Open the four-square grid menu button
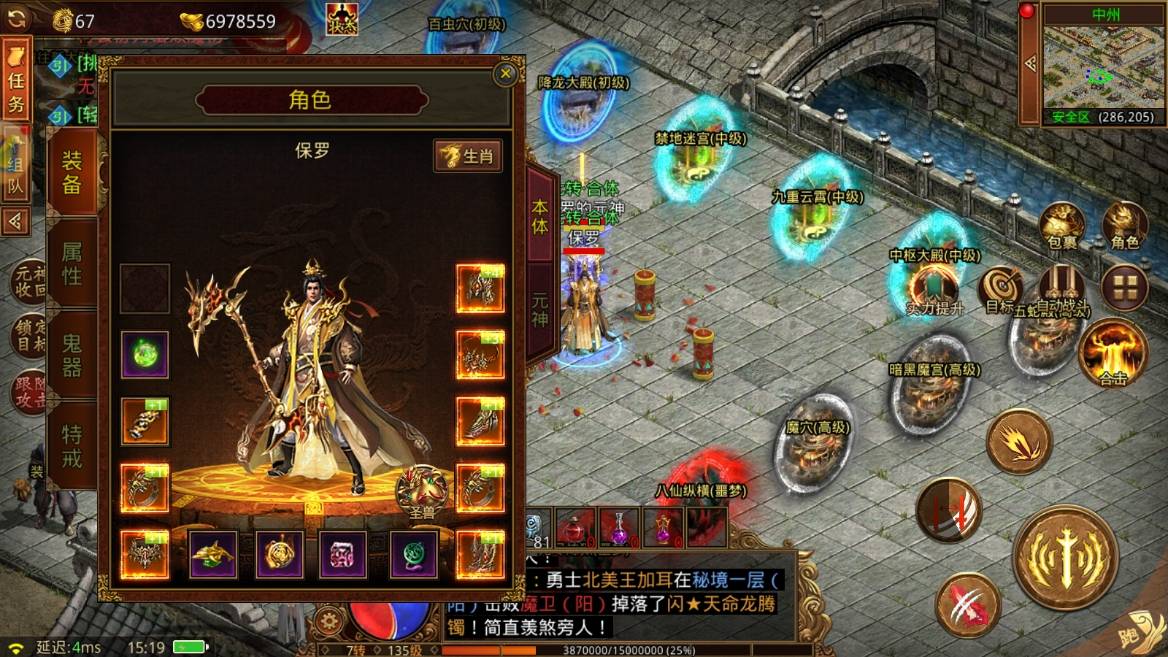 point(1124,289)
